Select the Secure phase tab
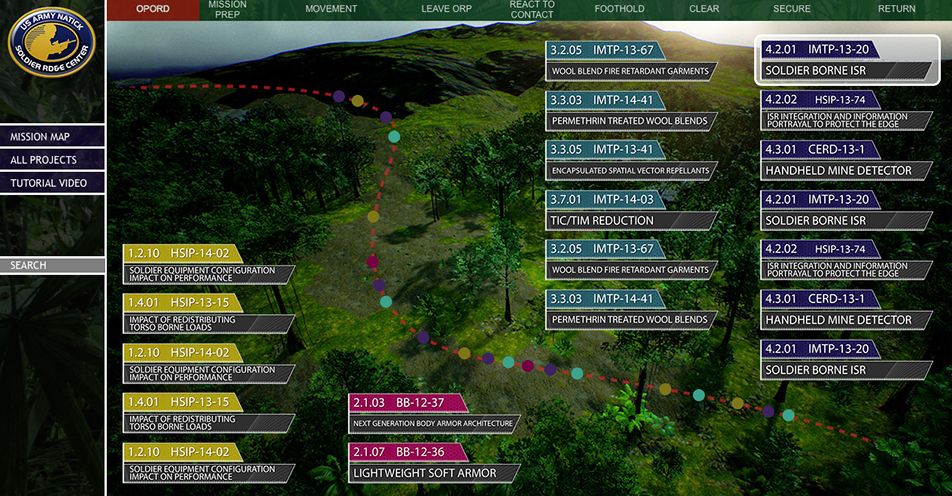The height and width of the screenshot is (496, 952). click(x=792, y=9)
